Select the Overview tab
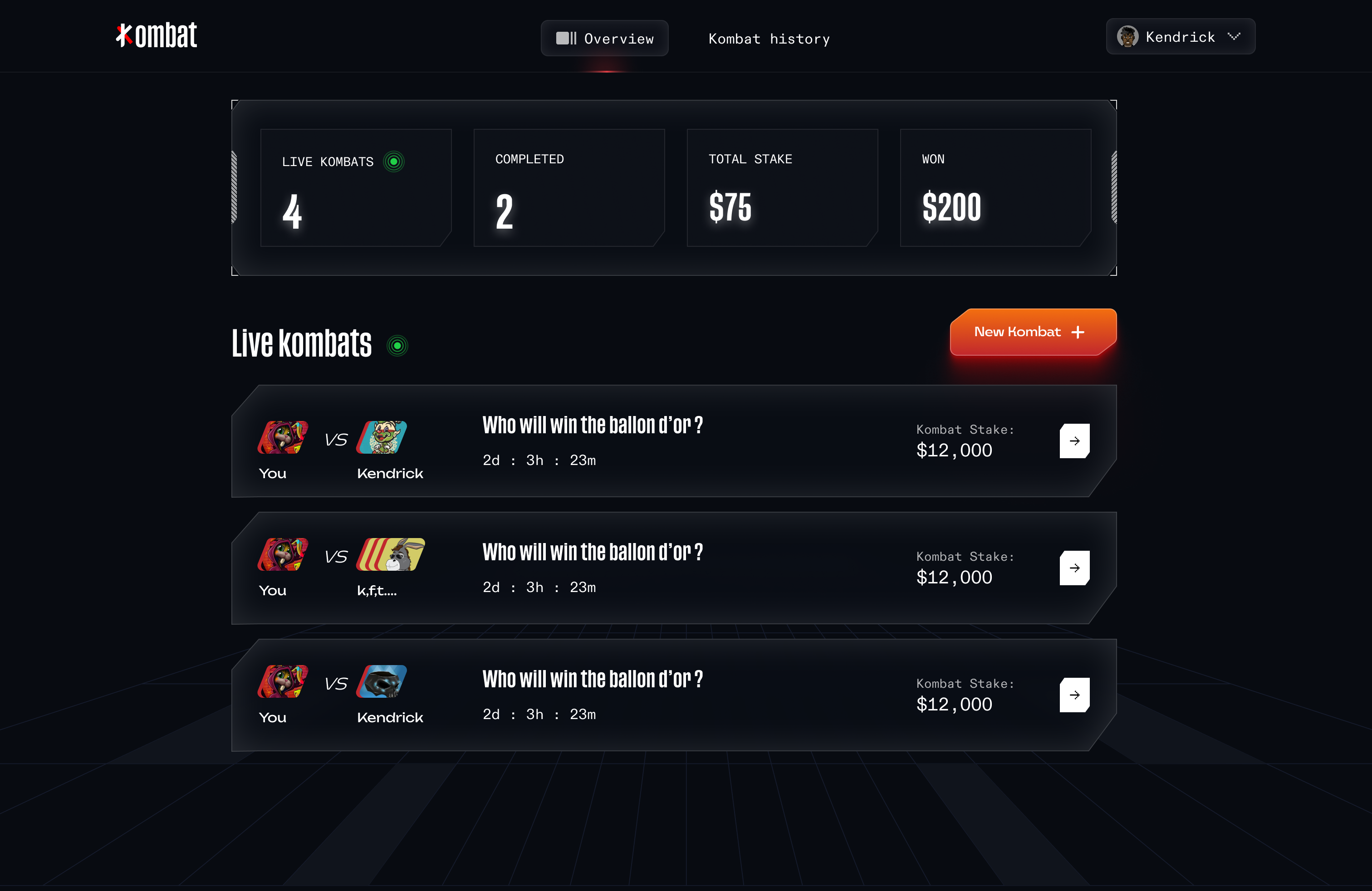1372x891 pixels. [605, 38]
